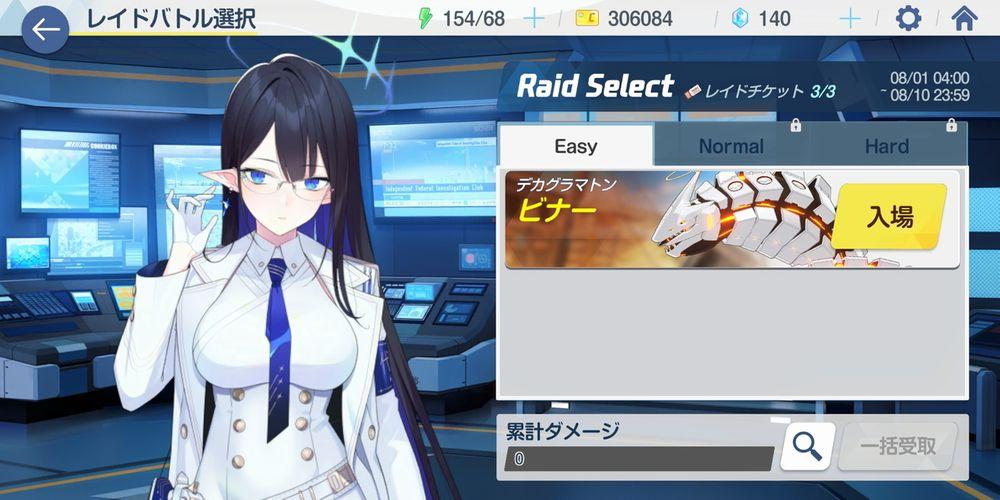Select the Easy difficulty tab
1000x500 pixels.
tap(576, 146)
